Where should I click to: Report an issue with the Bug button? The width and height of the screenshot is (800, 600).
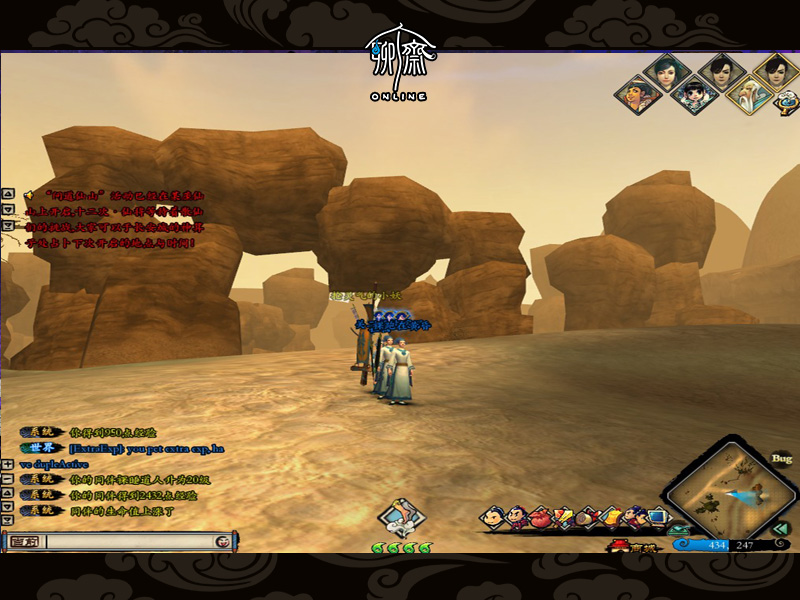781,459
